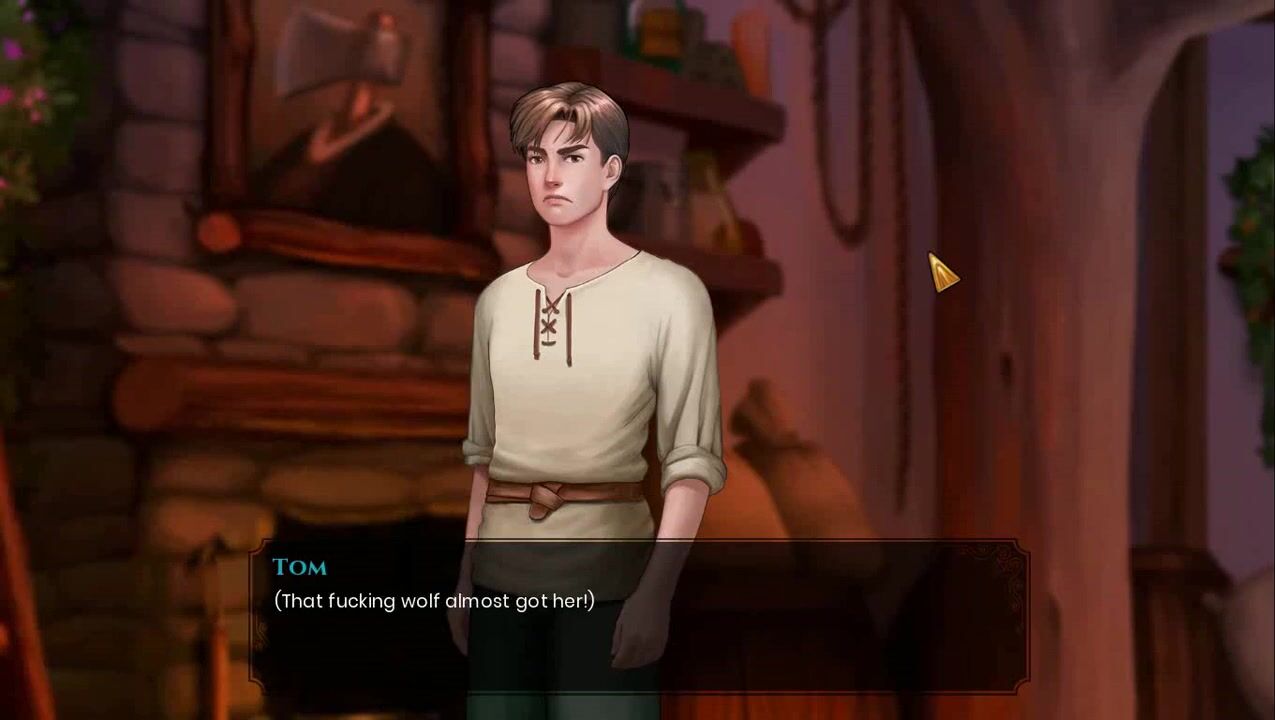Advance Tom's dialogue by clicking the text box
Viewport: 1275px width, 720px height.
(638, 615)
